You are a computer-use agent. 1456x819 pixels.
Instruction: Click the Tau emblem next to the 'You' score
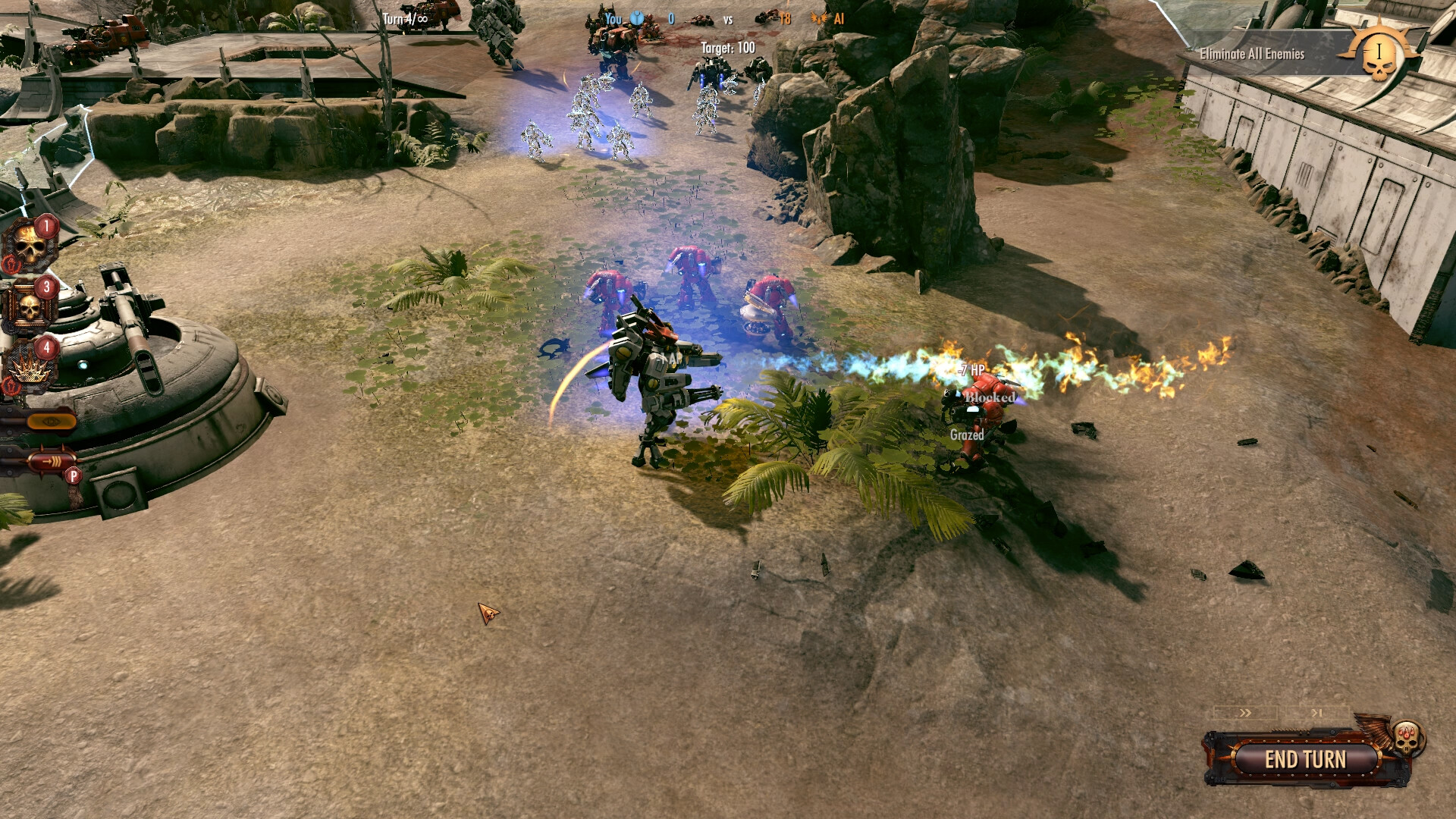point(637,19)
